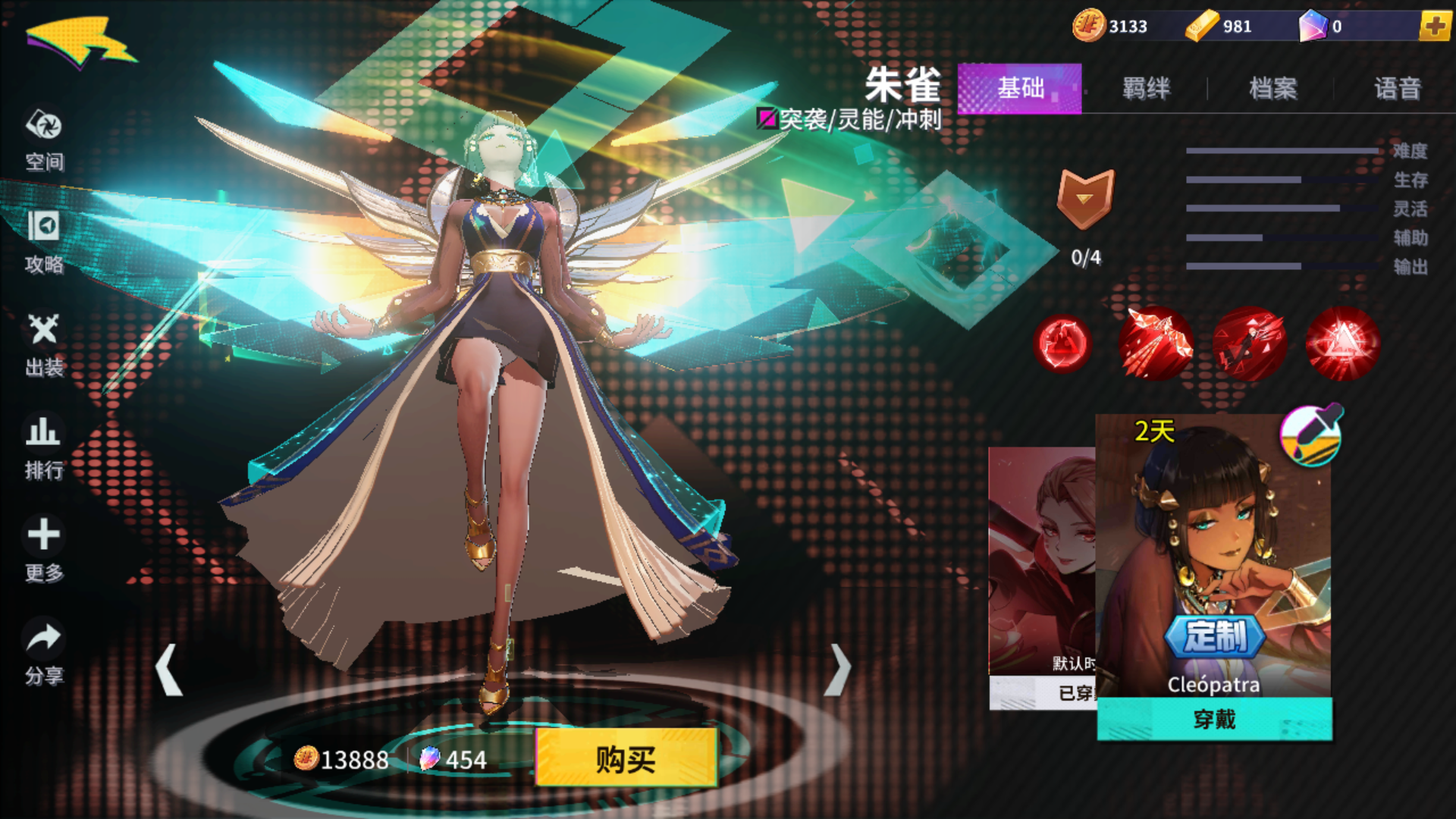
Task: Add currency with the yellow plus button
Action: coord(1434,27)
